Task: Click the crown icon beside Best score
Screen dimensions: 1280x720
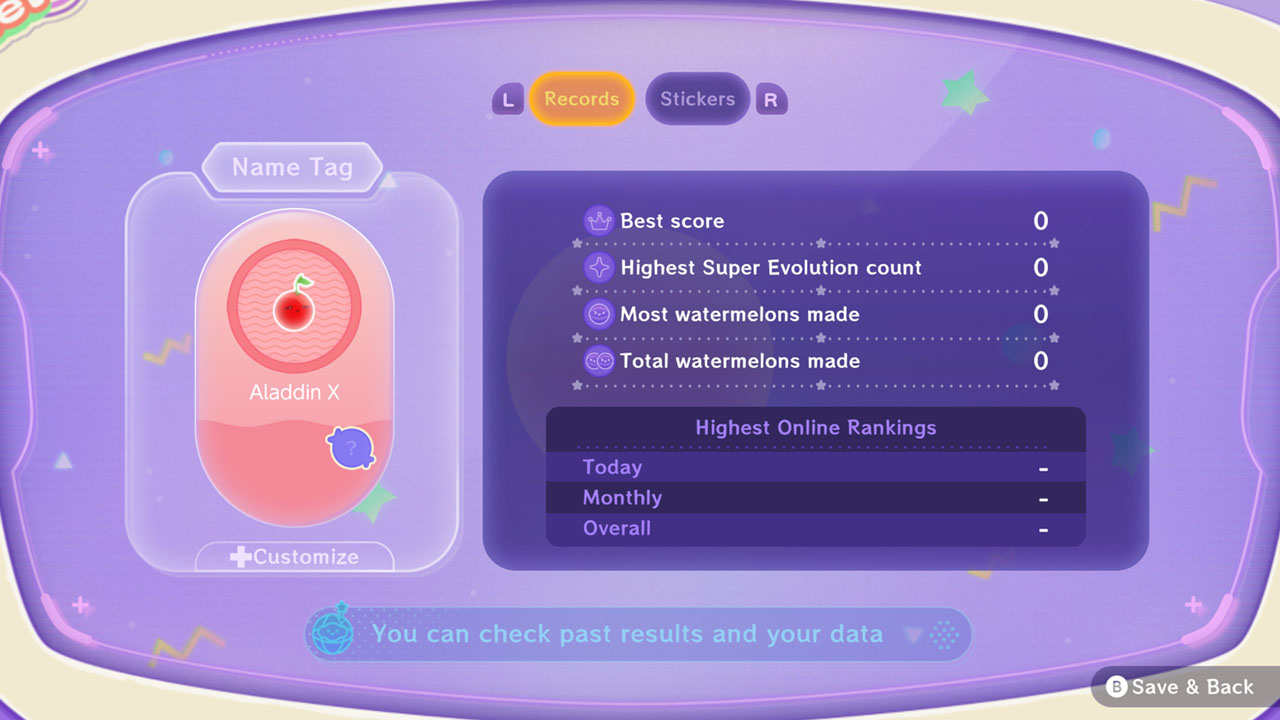Action: 598,221
